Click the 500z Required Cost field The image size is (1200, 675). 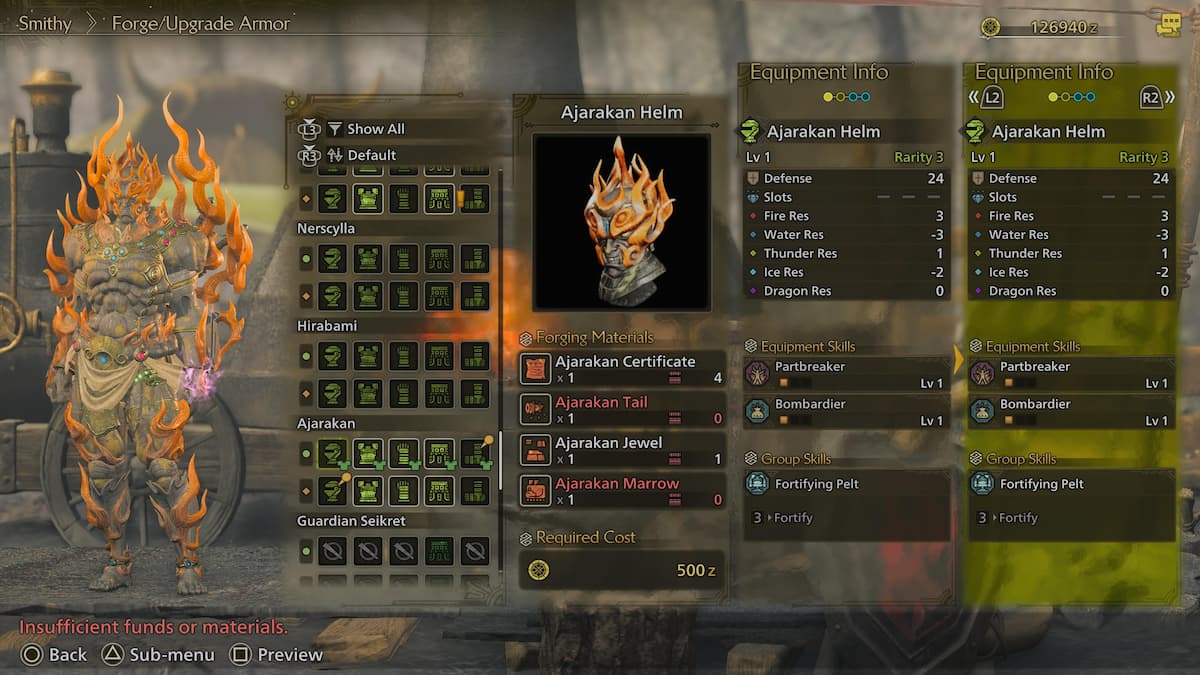621,570
